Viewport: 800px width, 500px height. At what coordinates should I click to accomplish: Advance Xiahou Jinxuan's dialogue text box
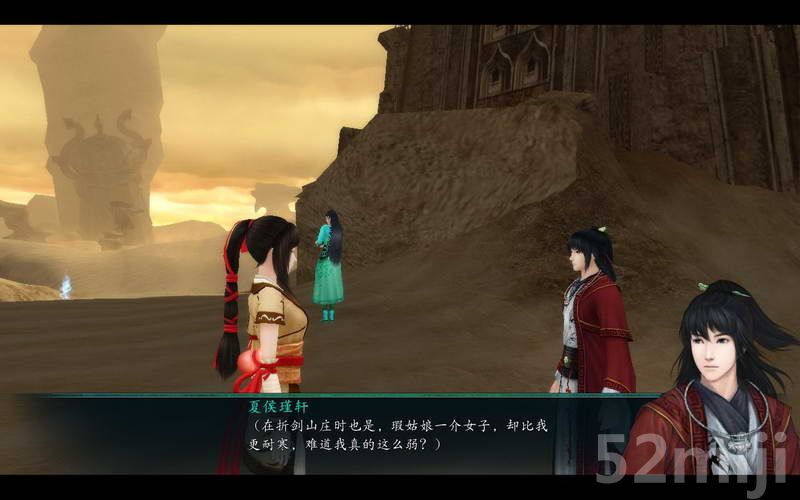click(x=400, y=434)
